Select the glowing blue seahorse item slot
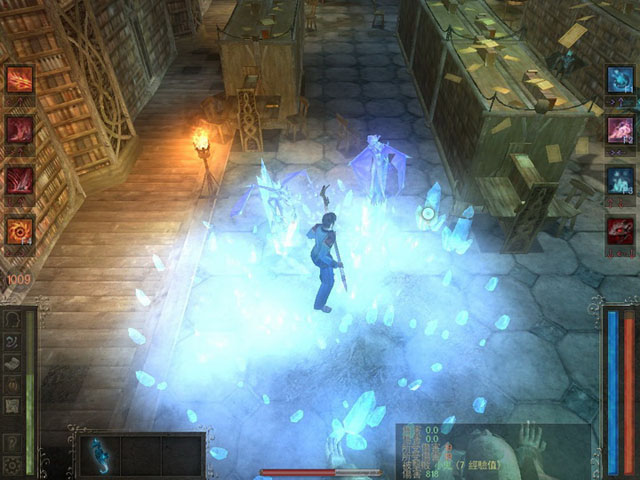The width and height of the screenshot is (640, 480). [95, 453]
